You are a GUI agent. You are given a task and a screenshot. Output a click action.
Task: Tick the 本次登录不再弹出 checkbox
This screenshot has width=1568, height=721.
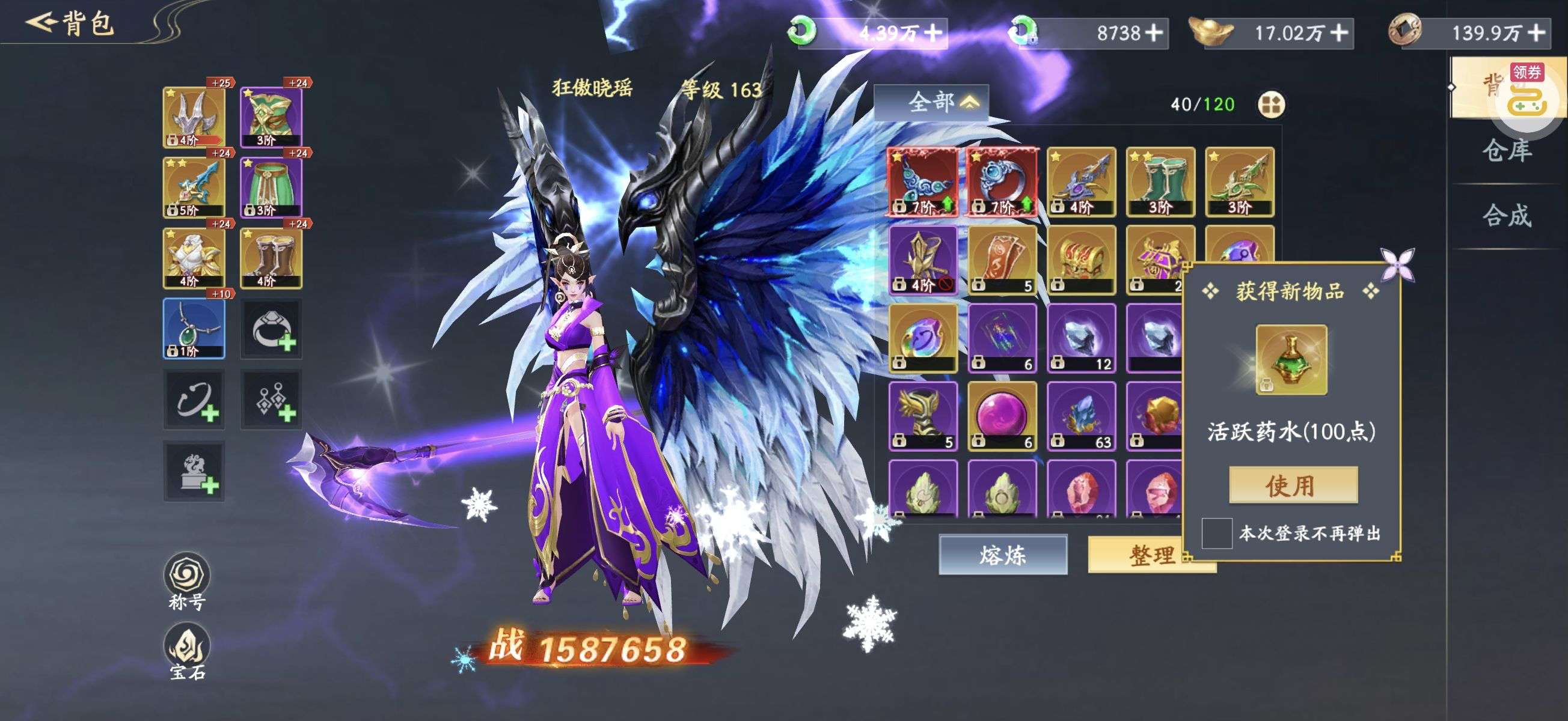[1216, 533]
